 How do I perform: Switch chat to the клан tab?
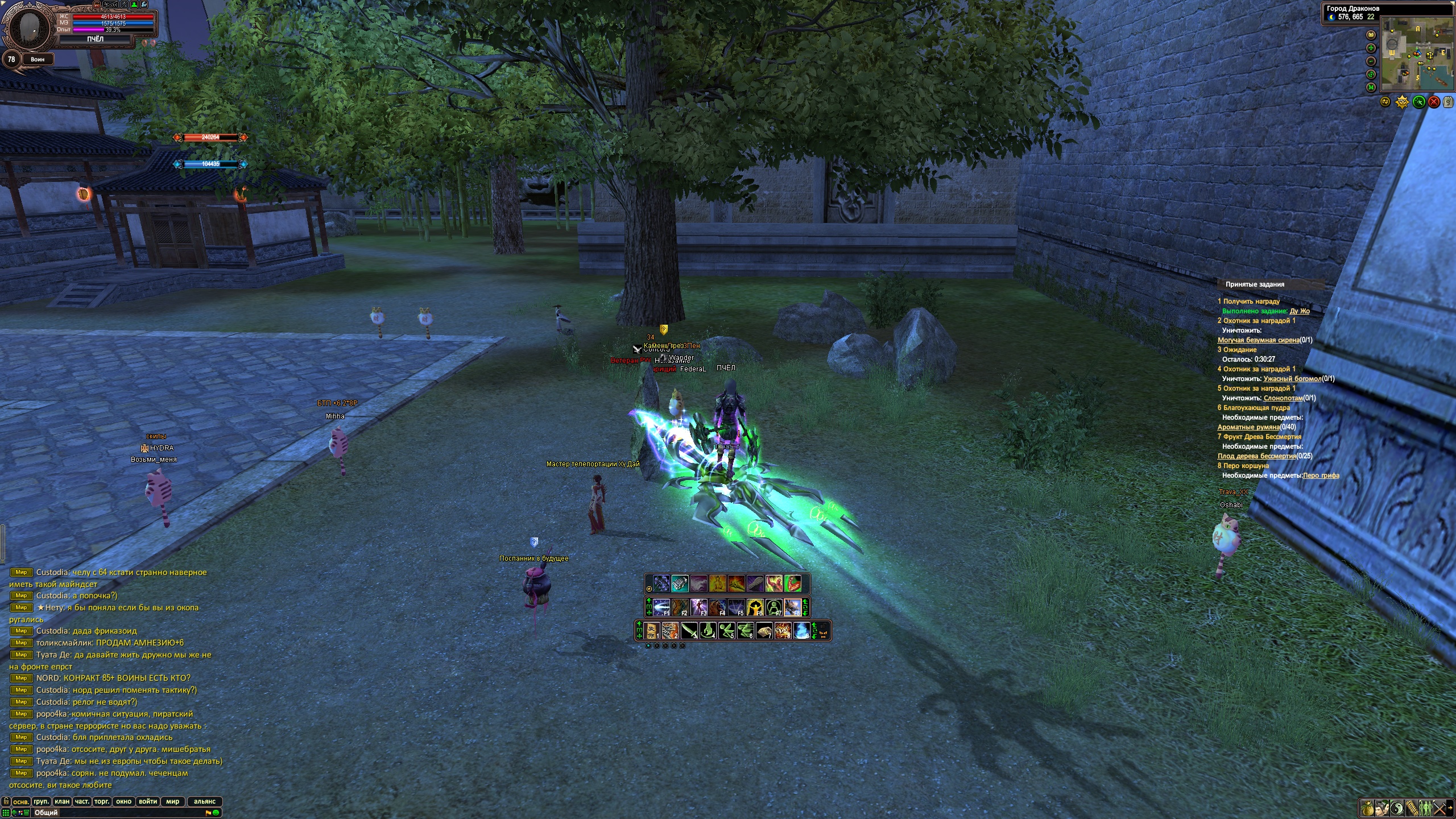pyautogui.click(x=62, y=801)
